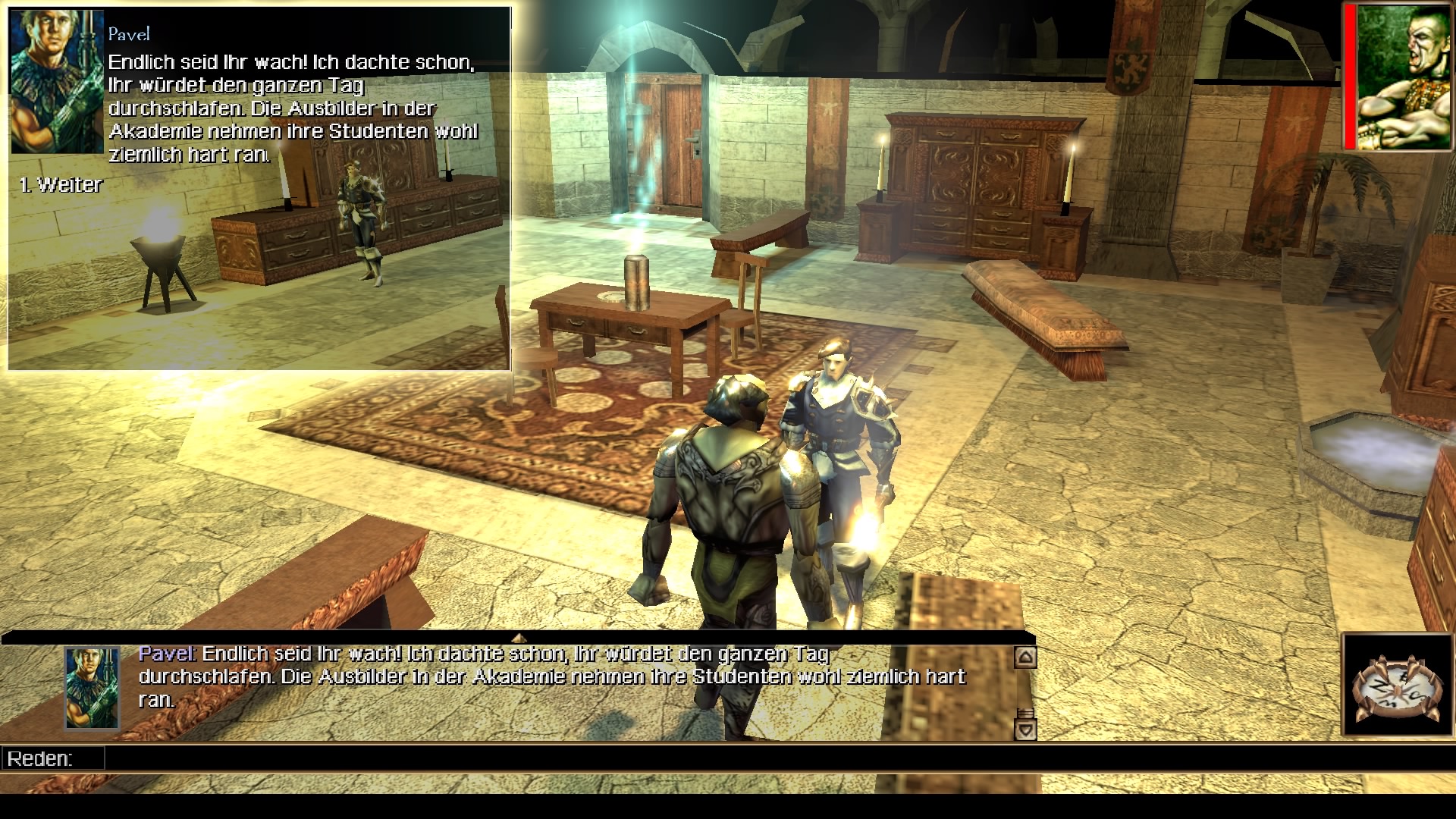
Task: Click Pavel's portrait in the chat log
Action: click(92, 688)
